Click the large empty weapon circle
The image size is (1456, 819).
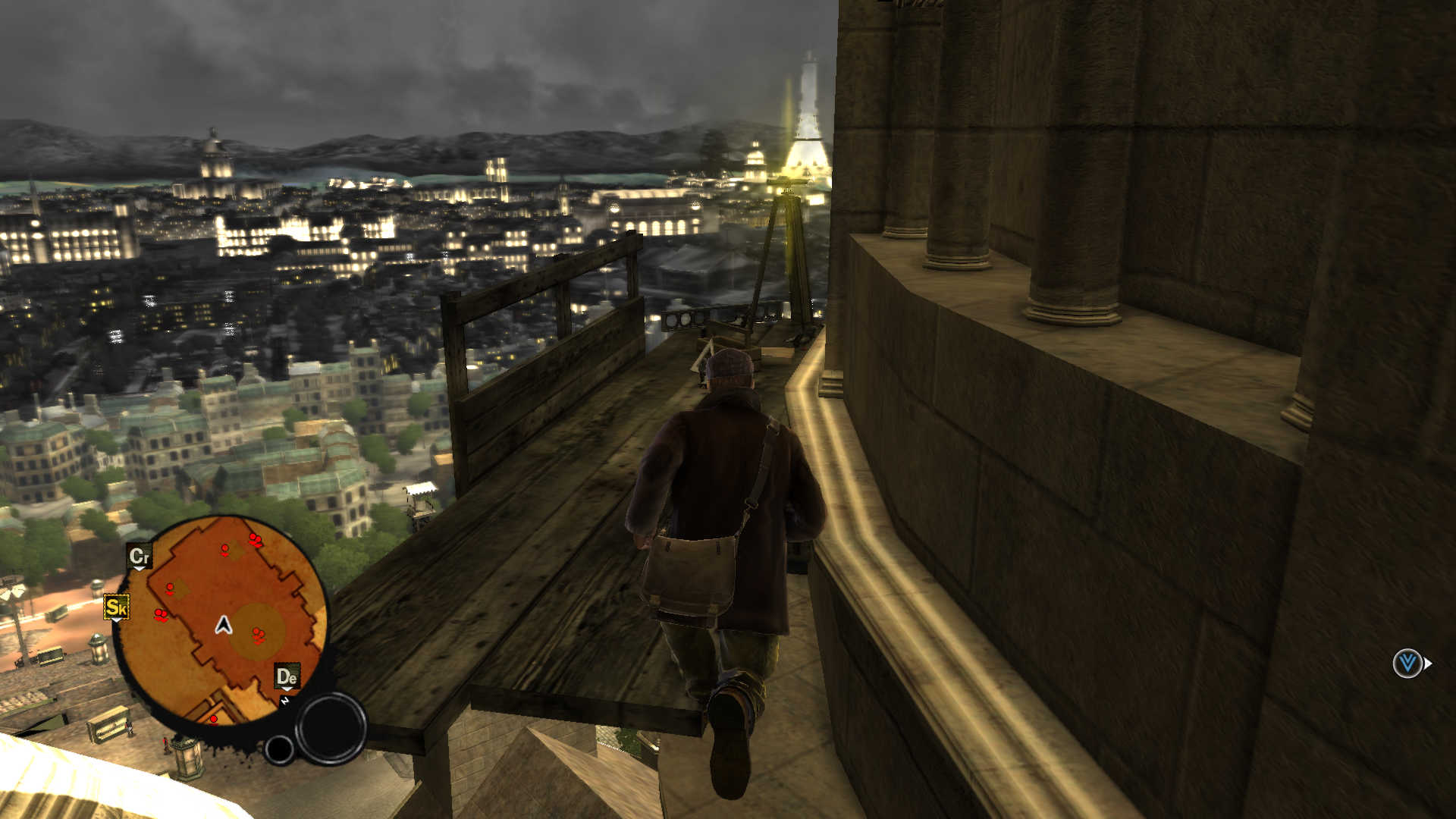[331, 728]
